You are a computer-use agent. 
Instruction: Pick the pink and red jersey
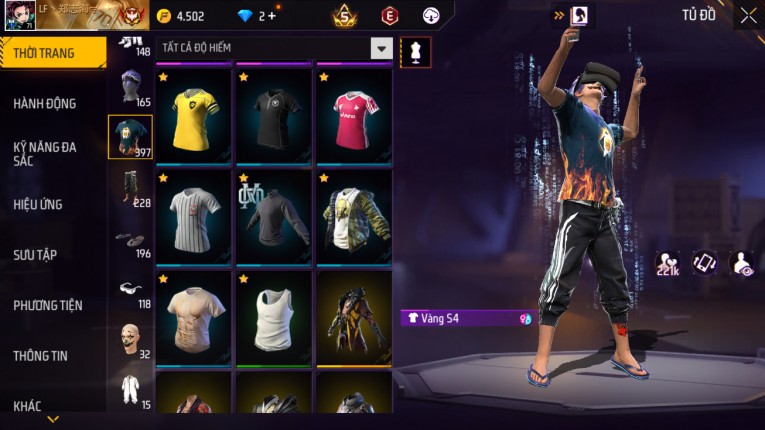[354, 114]
